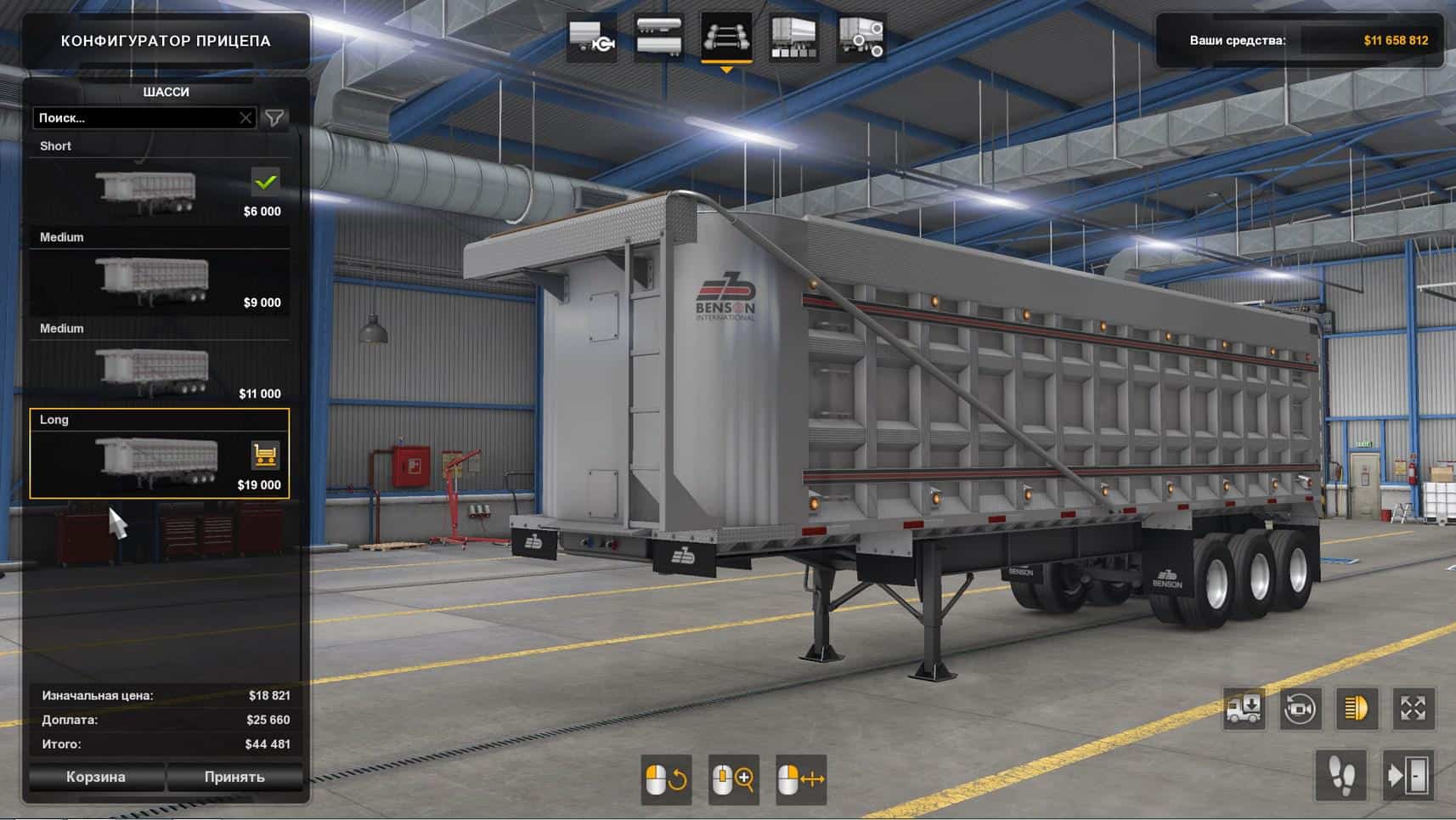1456x820 pixels.
Task: Open the funnel filter options
Action: [274, 118]
